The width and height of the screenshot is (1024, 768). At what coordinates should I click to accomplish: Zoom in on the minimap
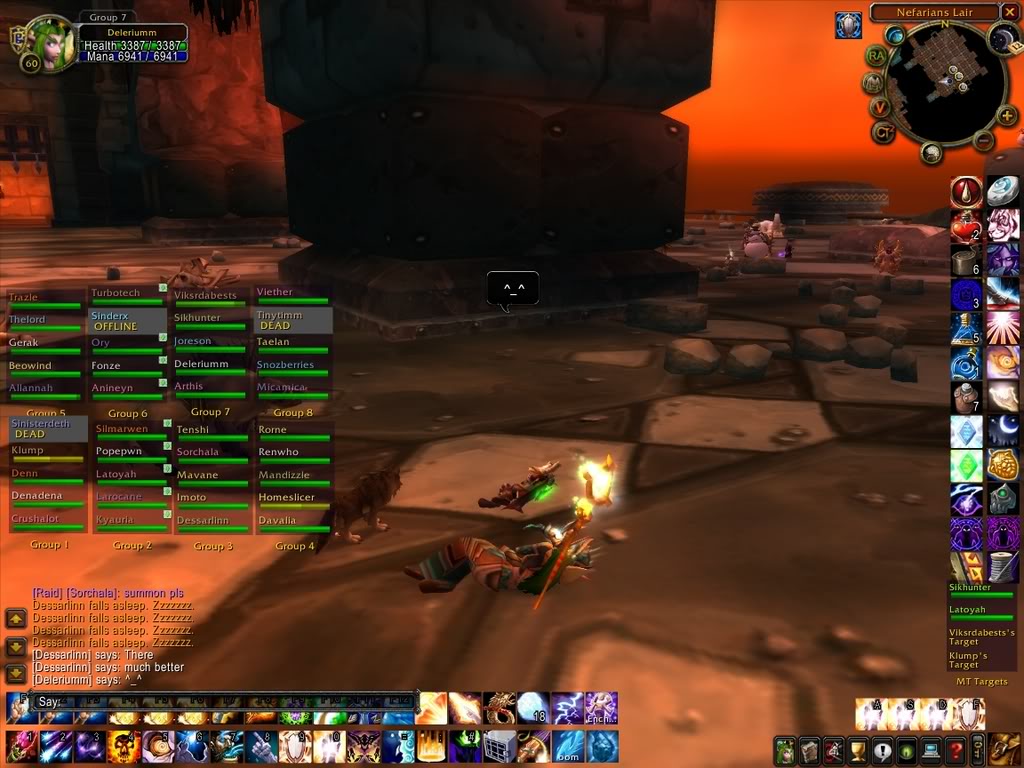pos(1006,117)
